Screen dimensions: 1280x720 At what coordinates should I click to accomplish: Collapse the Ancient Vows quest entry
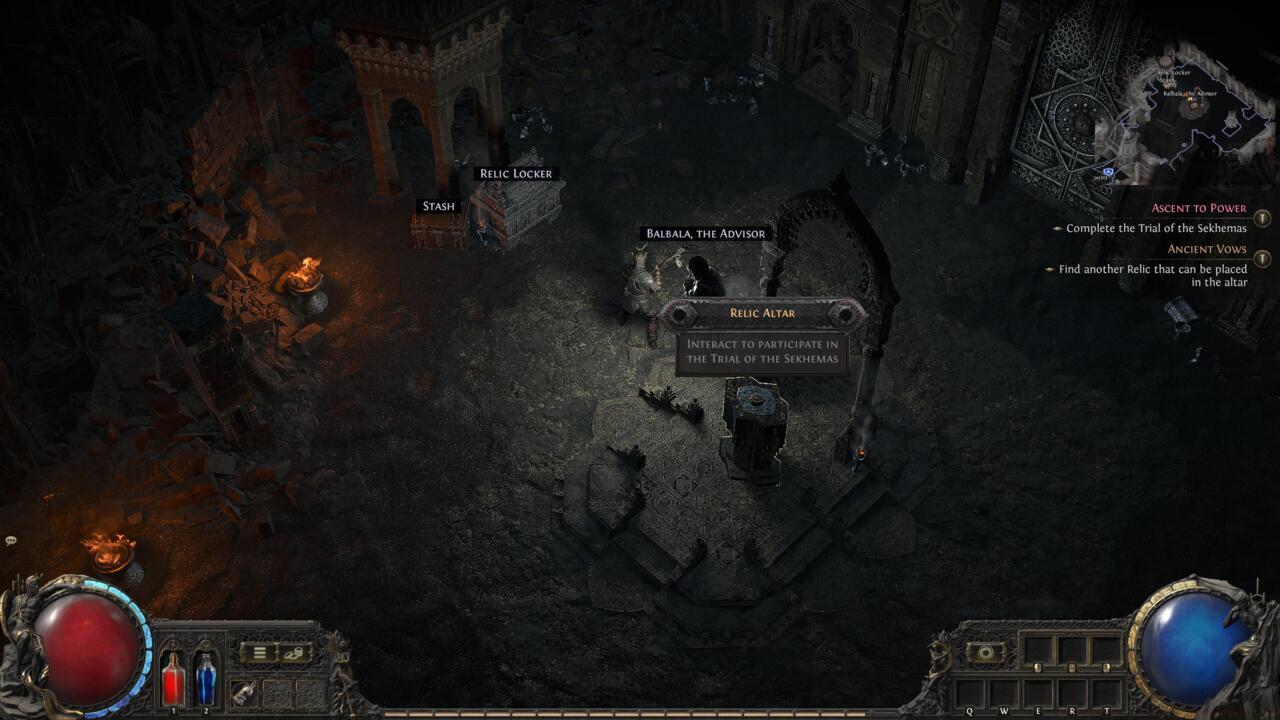(x=1261, y=257)
